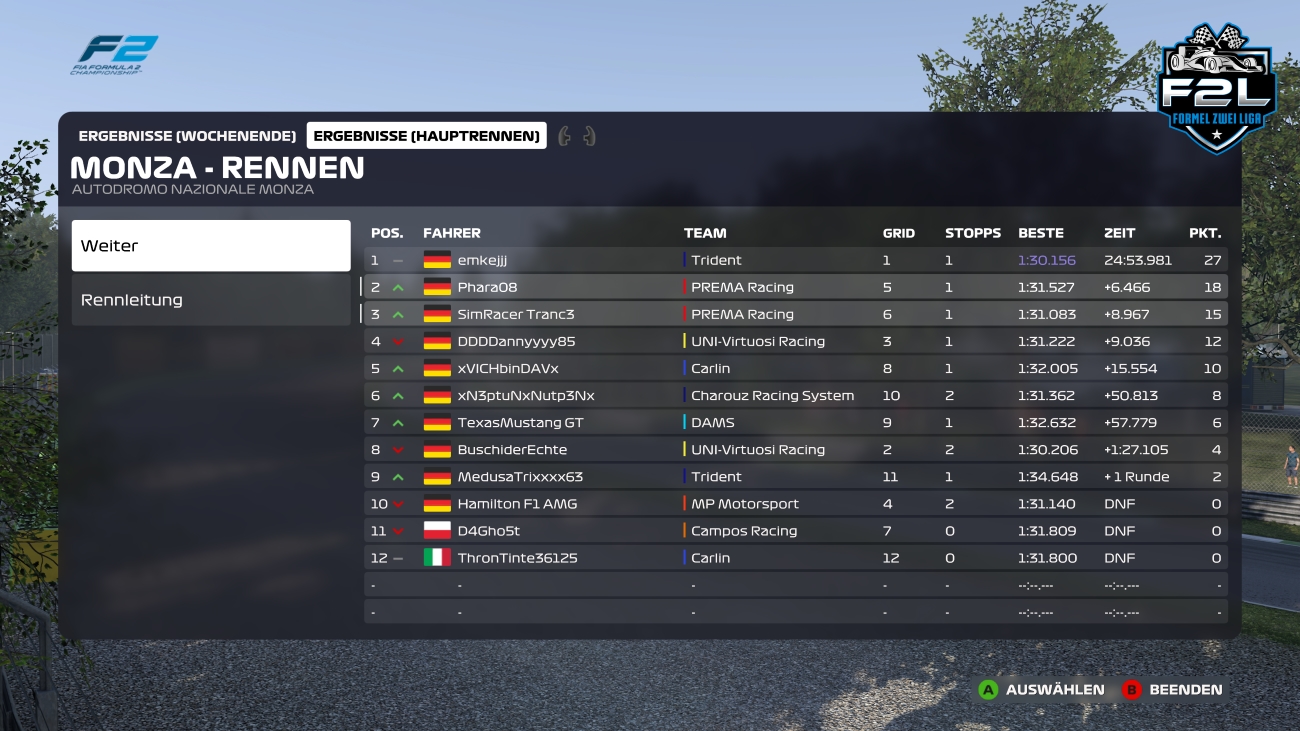Choose xN3ptuNxNutp3Nx's result row
1300x731 pixels.
795,395
